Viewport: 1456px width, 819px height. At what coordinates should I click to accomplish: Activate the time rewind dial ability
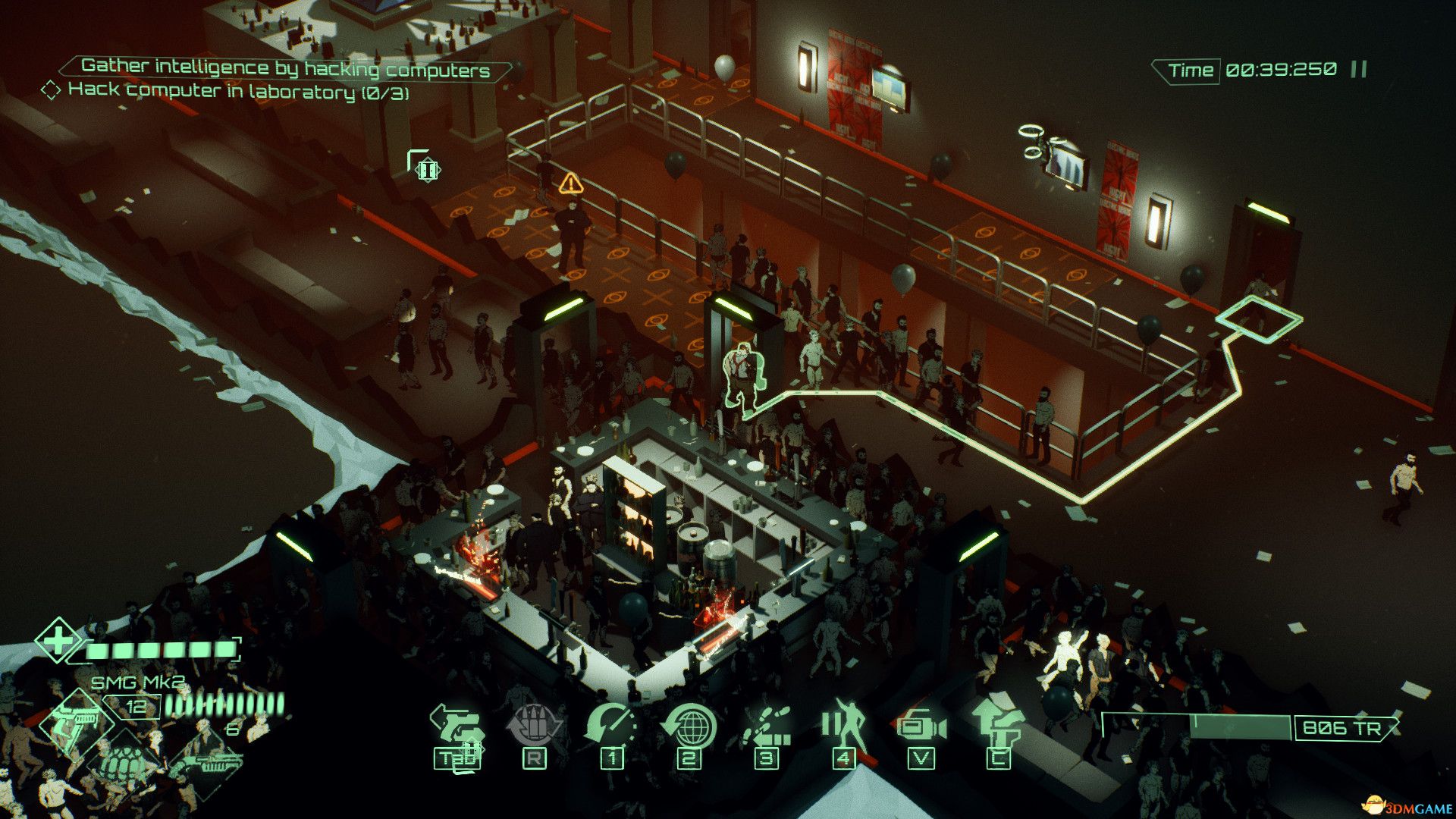(x=611, y=726)
